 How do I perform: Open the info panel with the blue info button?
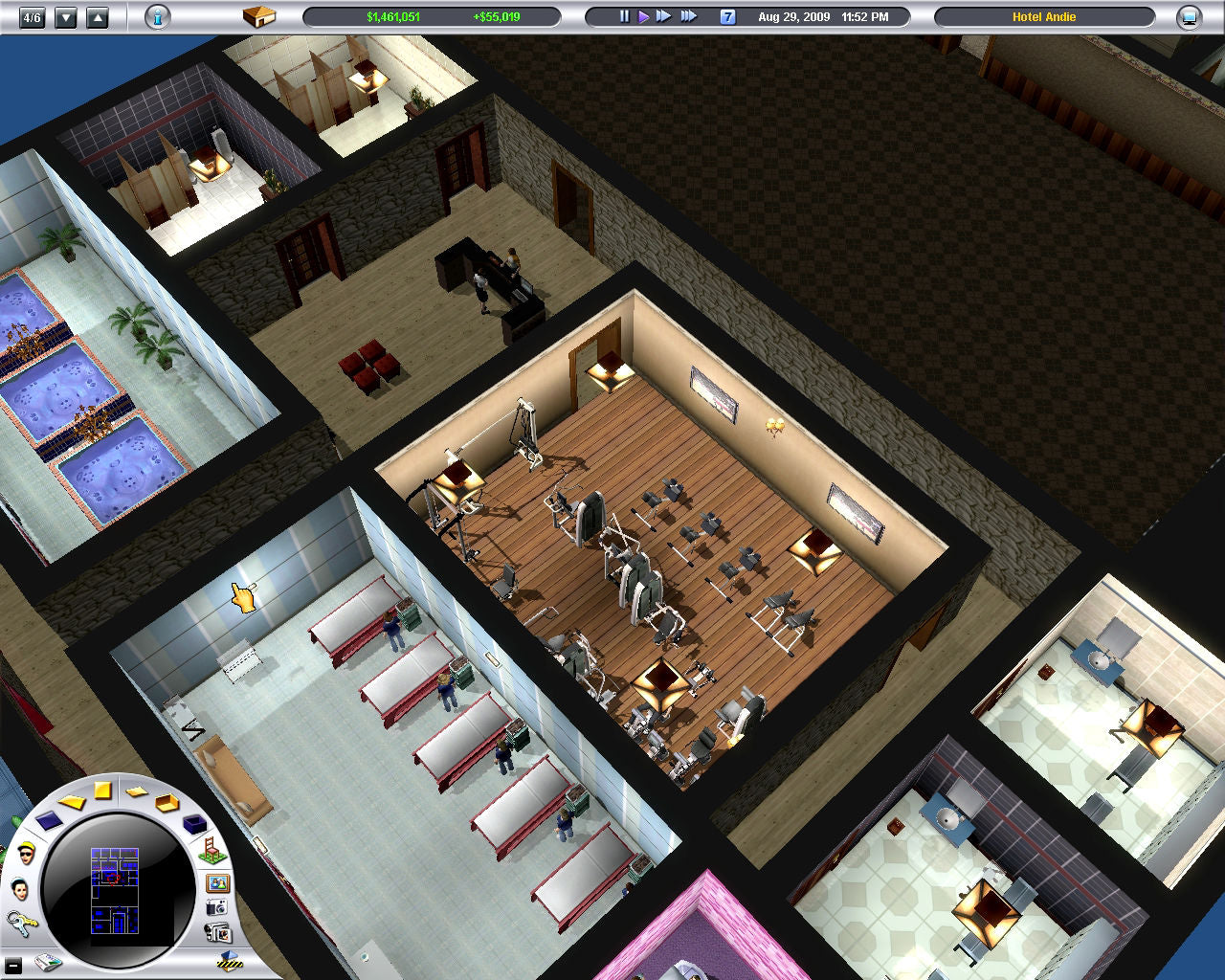(157, 16)
